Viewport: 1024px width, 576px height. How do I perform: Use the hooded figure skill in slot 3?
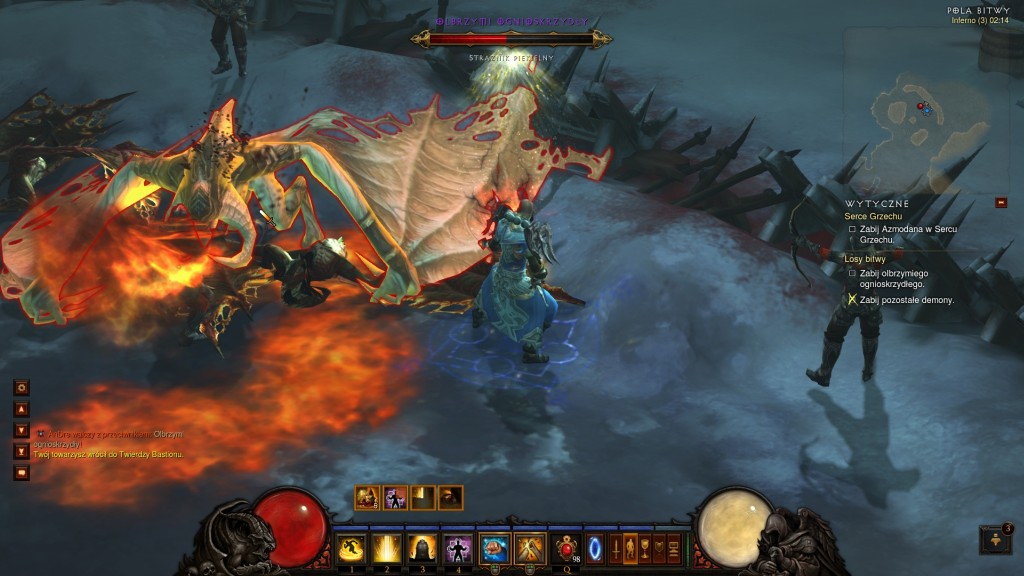[421, 548]
